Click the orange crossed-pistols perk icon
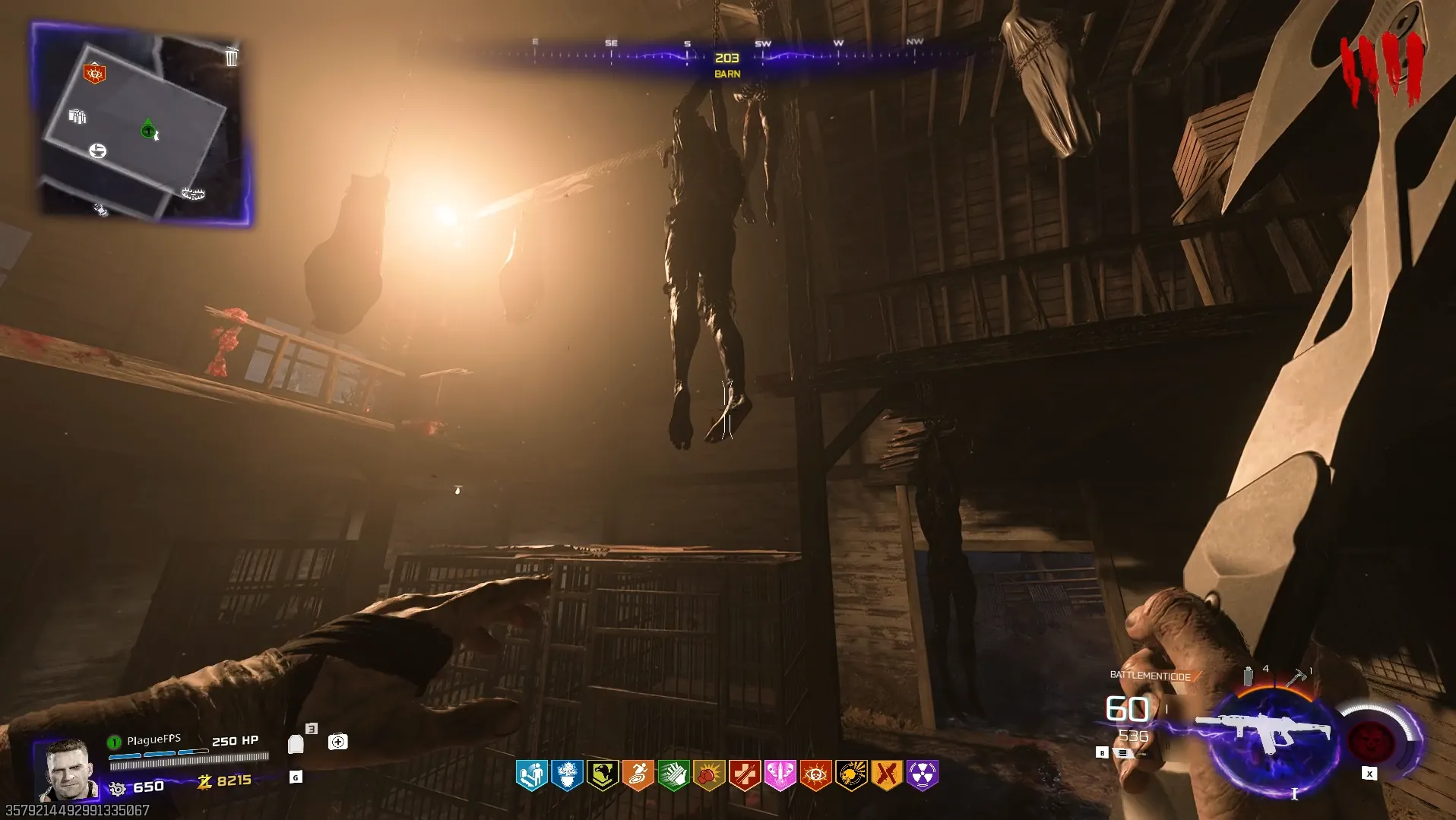The height and width of the screenshot is (820, 1456). [x=886, y=775]
